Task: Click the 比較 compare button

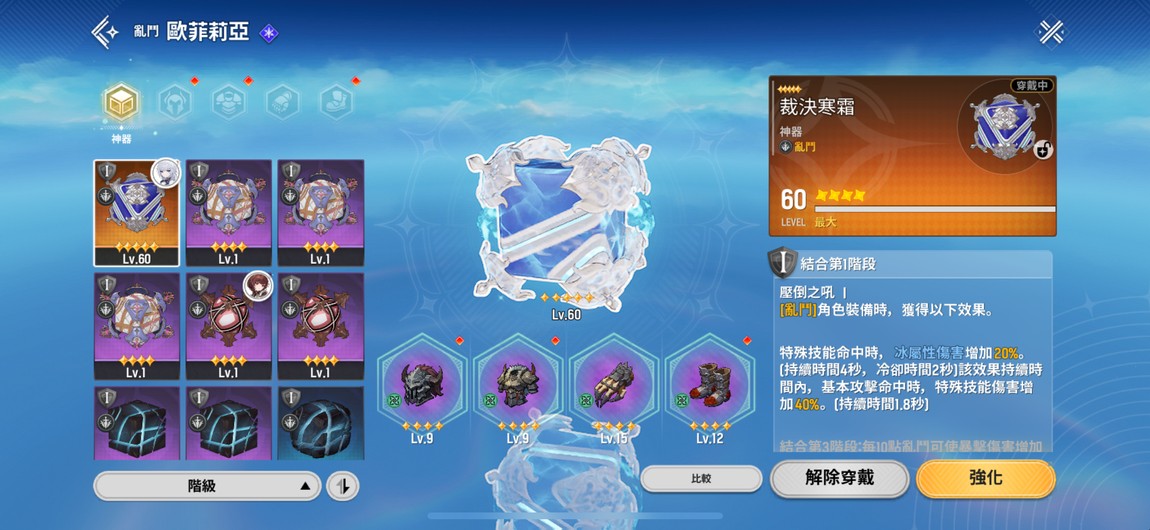Action: click(x=701, y=479)
